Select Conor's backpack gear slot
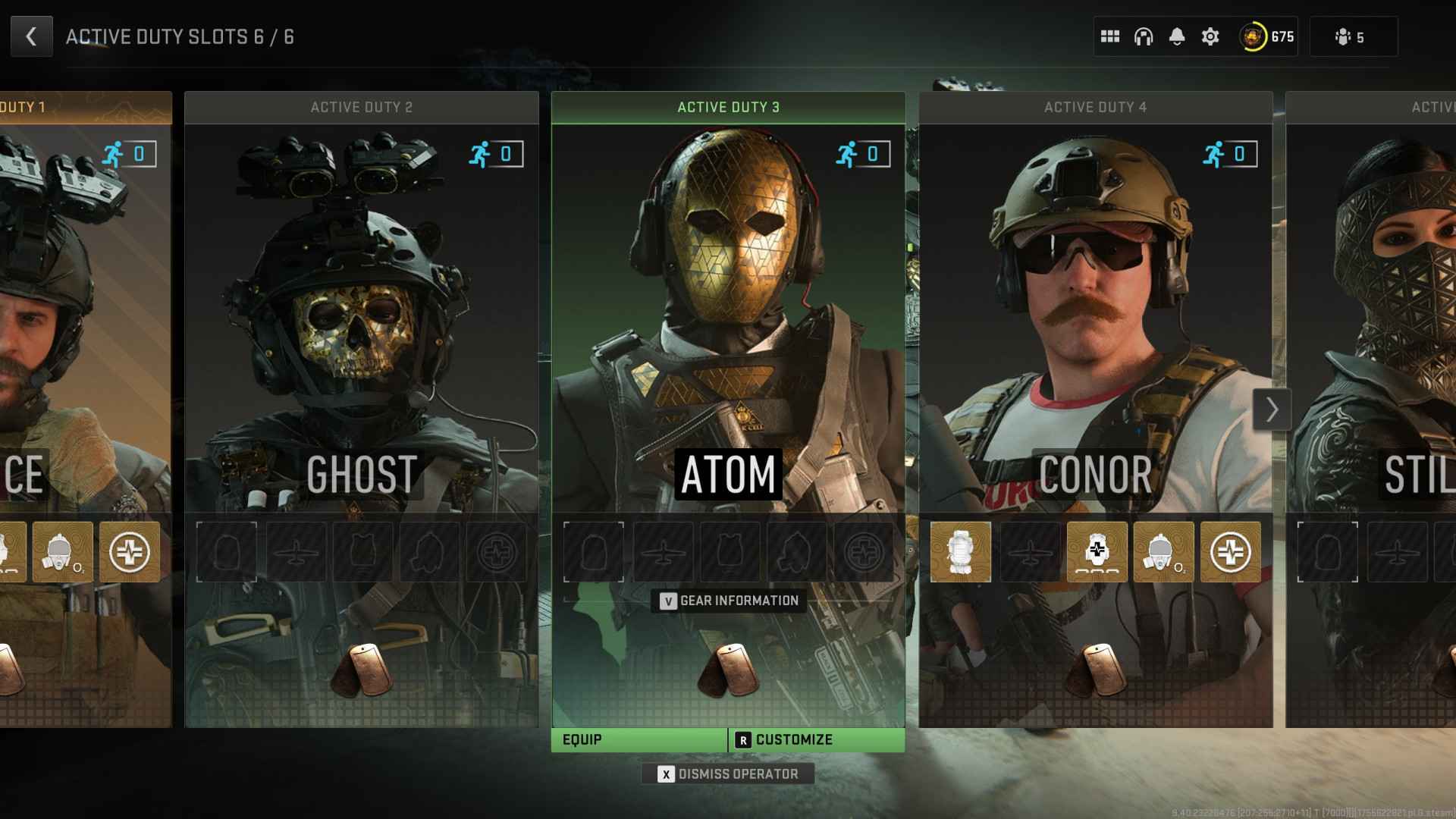 (x=961, y=552)
